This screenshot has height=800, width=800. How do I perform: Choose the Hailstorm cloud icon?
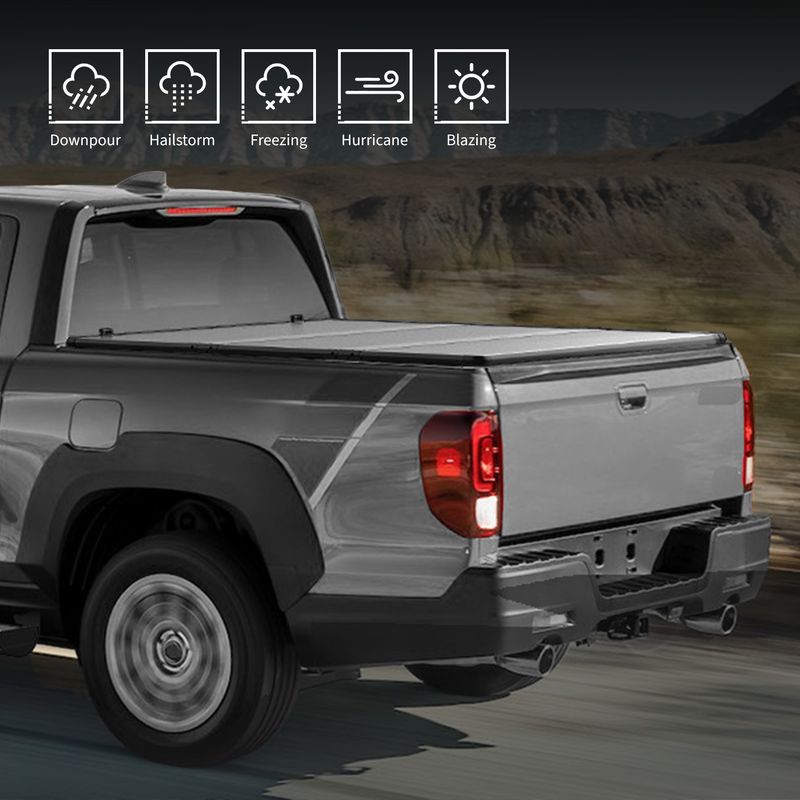182,87
